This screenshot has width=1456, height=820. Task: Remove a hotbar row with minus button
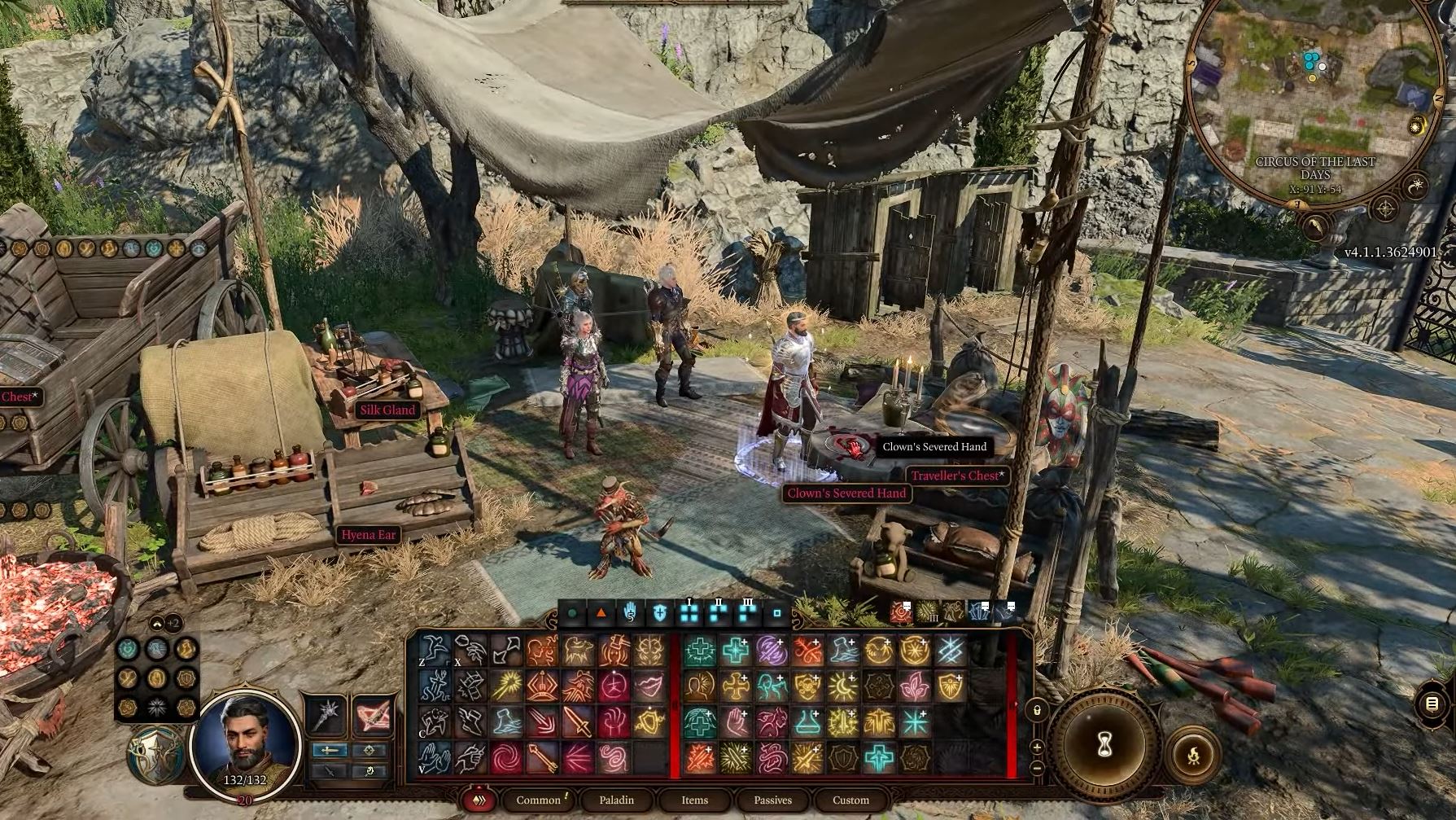coord(1038,767)
